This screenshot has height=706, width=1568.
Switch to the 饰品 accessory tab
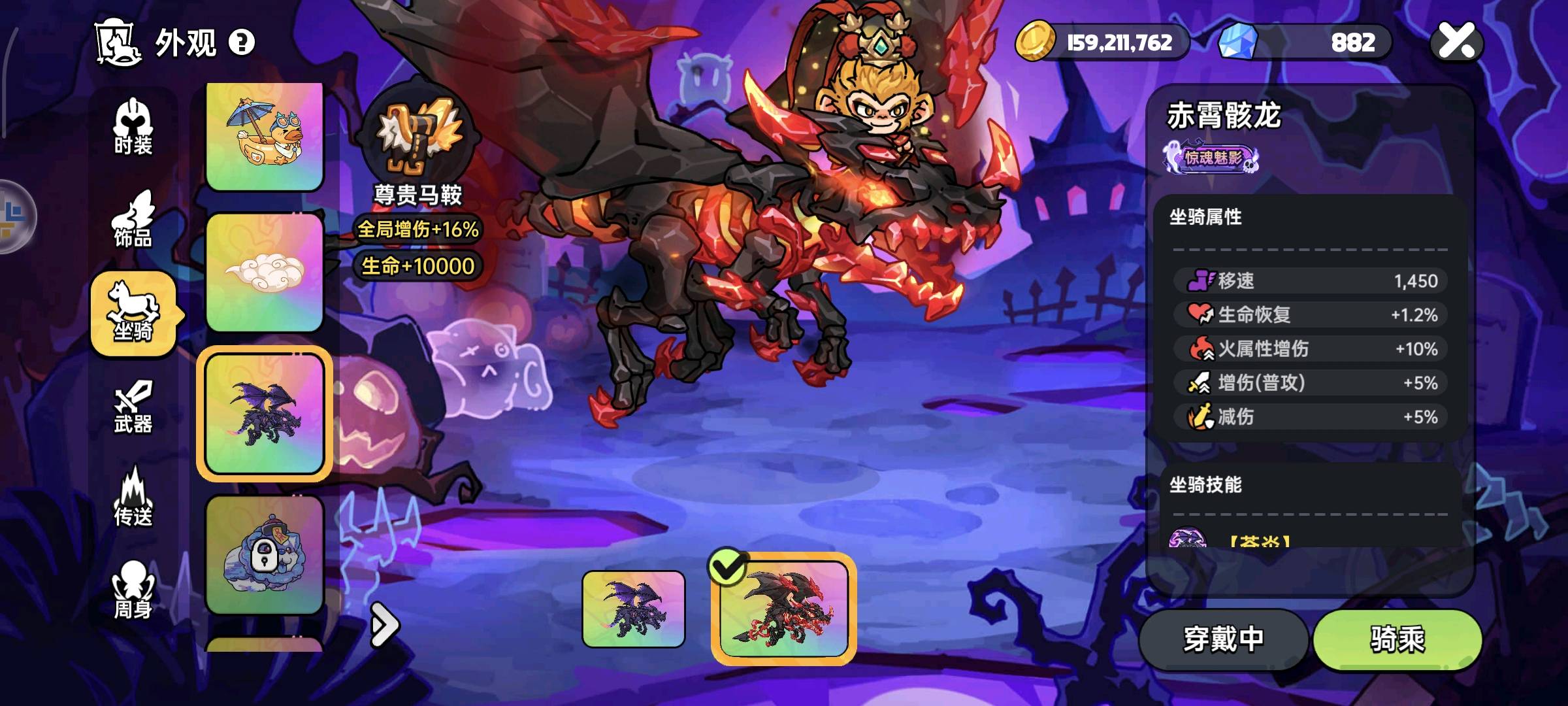point(133,220)
